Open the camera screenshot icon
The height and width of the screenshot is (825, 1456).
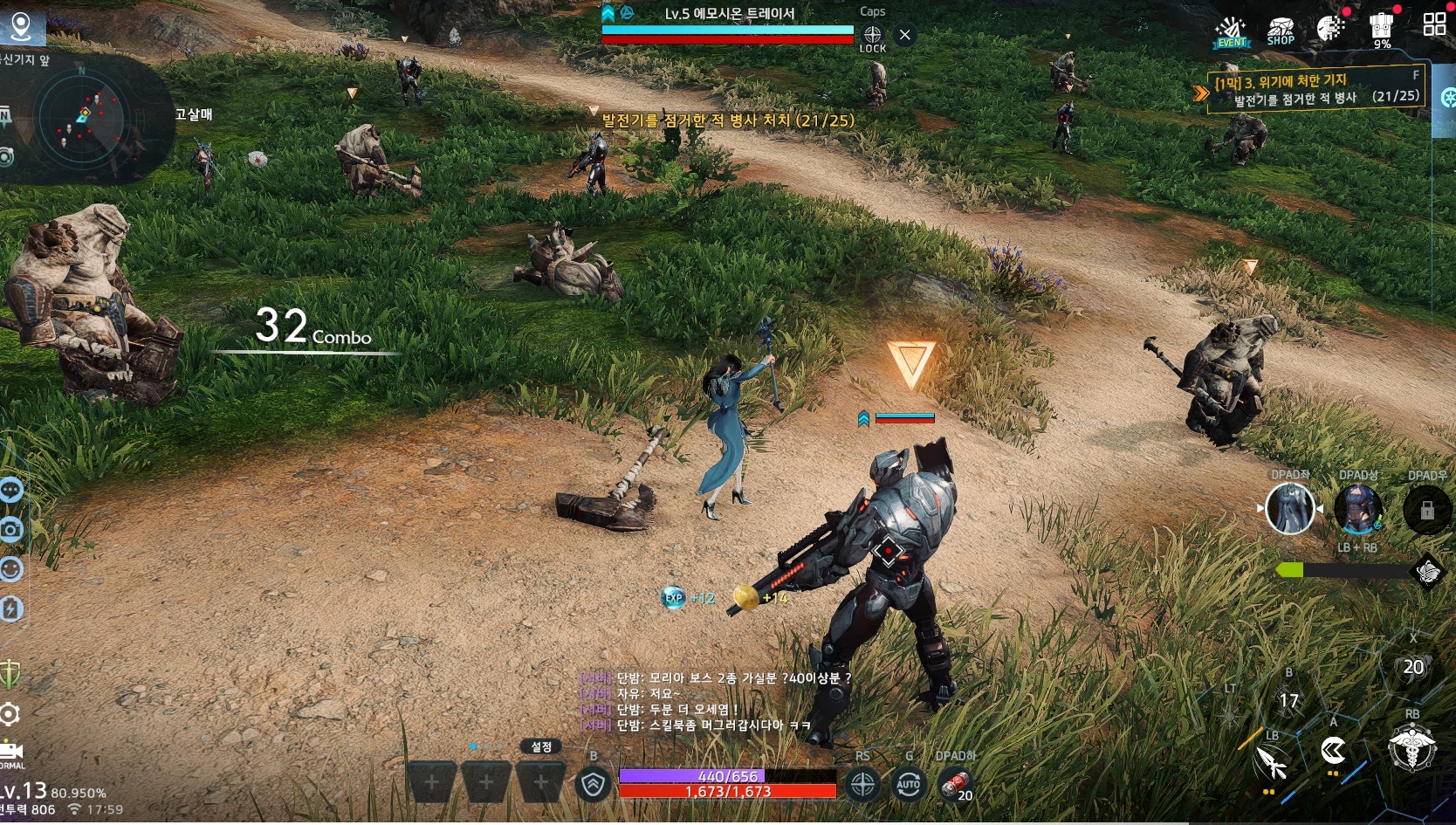point(11,530)
